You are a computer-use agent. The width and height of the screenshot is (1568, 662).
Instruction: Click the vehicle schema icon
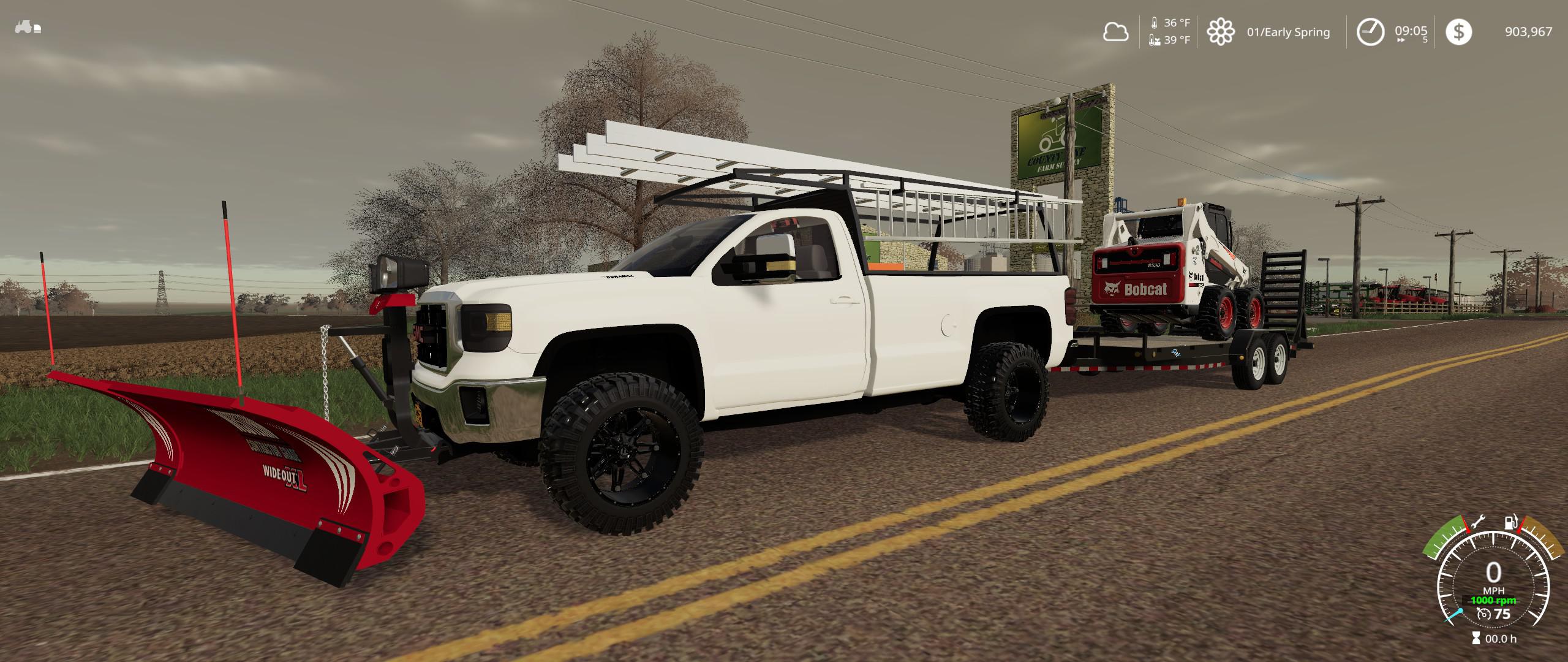pyautogui.click(x=28, y=28)
